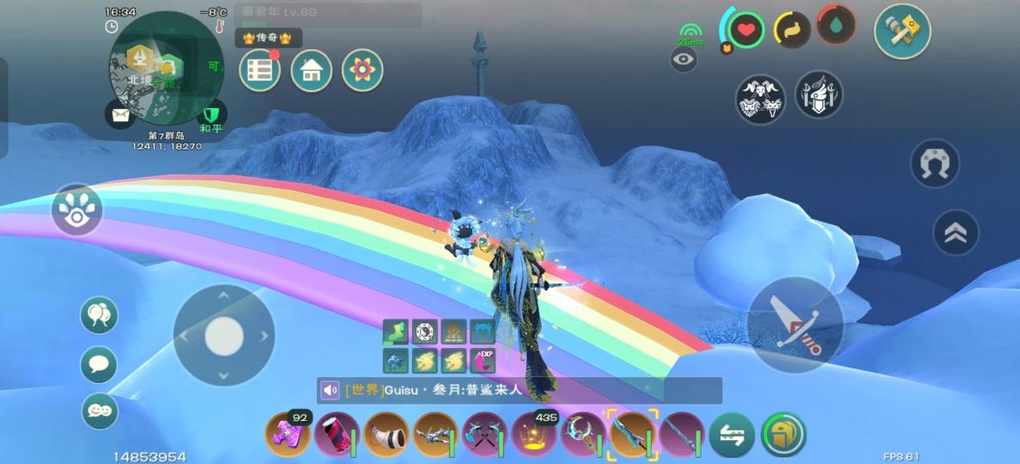The width and height of the screenshot is (1020, 464).
Task: Select the crown item showing 435
Action: (534, 435)
